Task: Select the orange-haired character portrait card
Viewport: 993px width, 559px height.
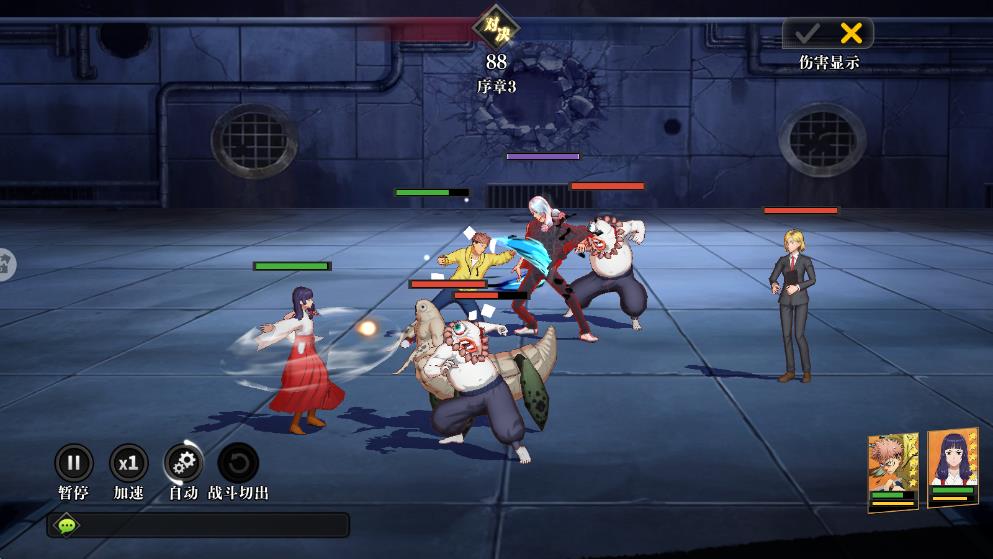Action: point(893,472)
